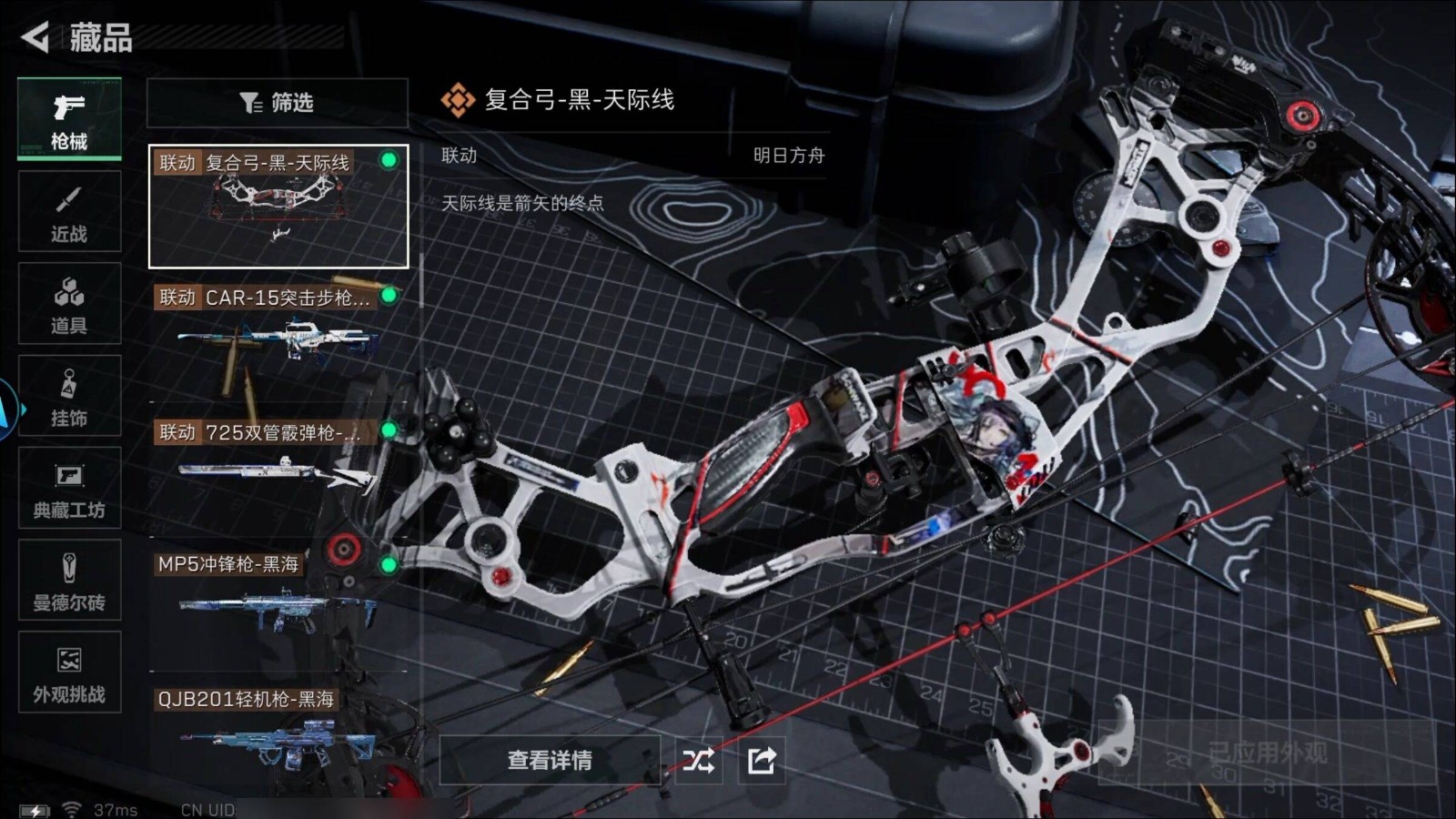Pick the MP5冲锋枪-黑海 skin

(x=278, y=601)
